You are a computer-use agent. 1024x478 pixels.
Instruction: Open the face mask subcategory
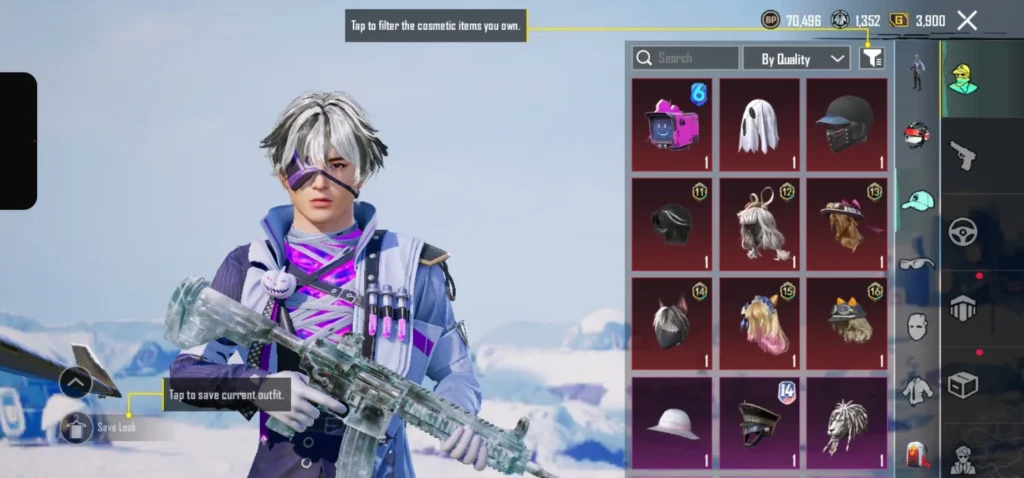pyautogui.click(x=917, y=326)
